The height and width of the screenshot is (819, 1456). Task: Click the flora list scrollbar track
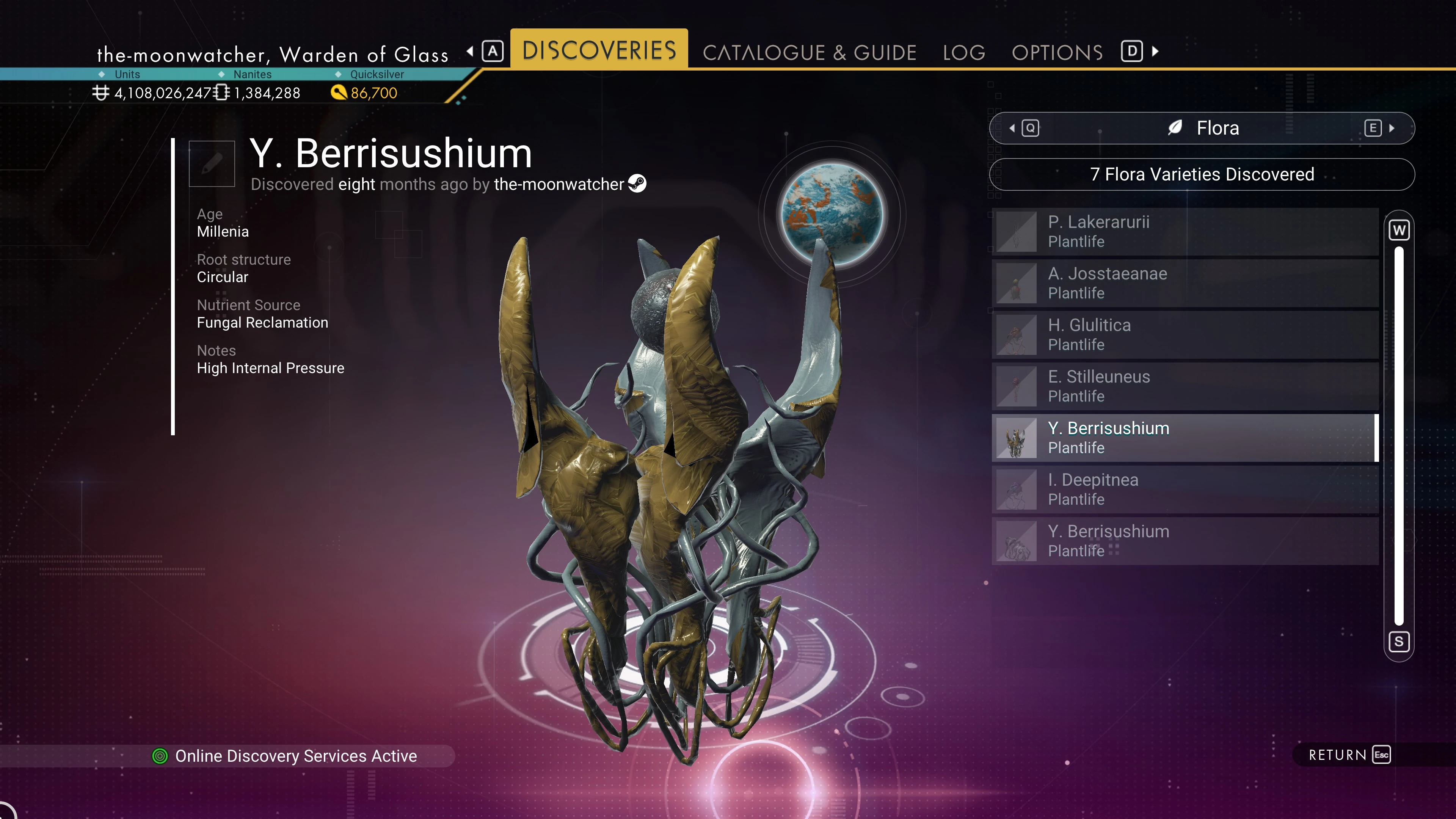coord(1398,435)
